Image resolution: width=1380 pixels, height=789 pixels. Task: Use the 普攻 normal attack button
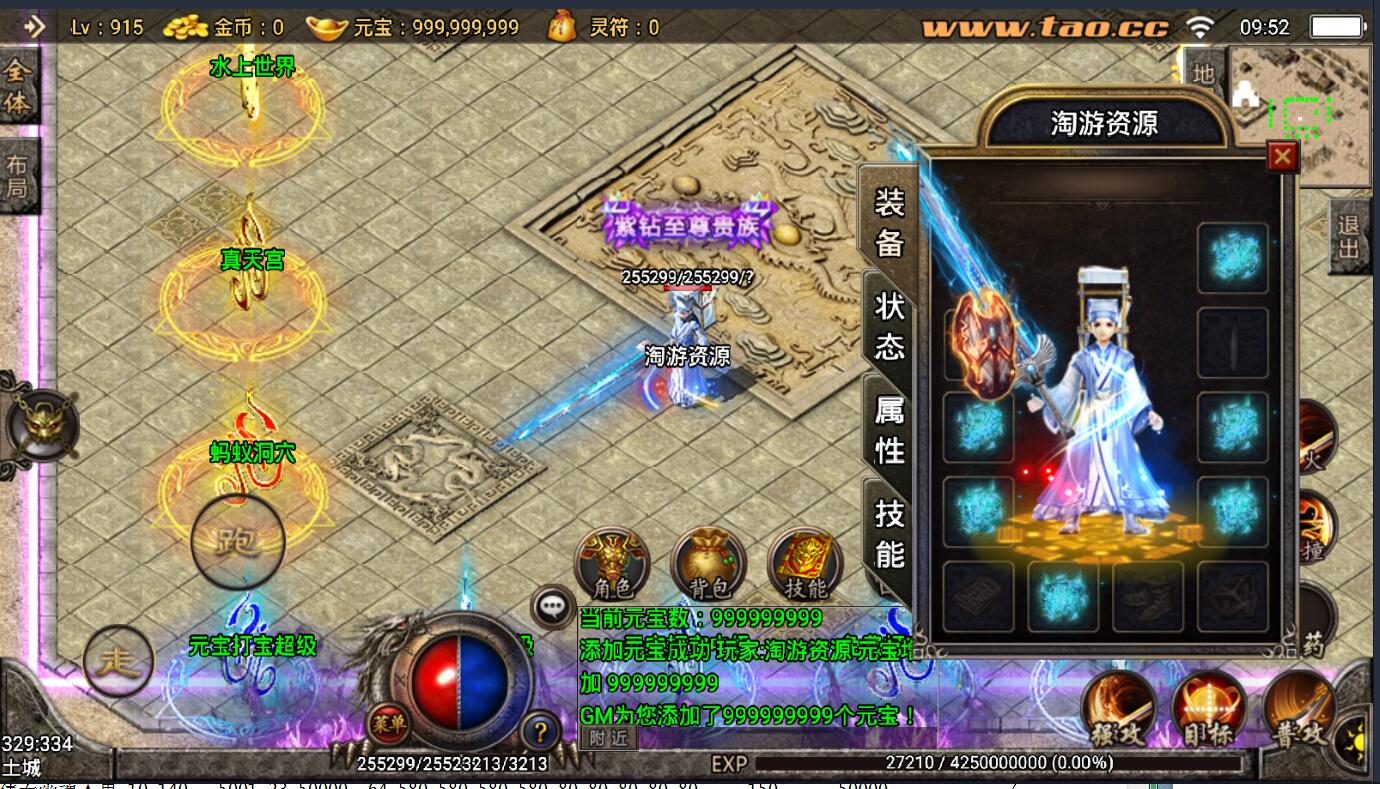coord(1298,710)
